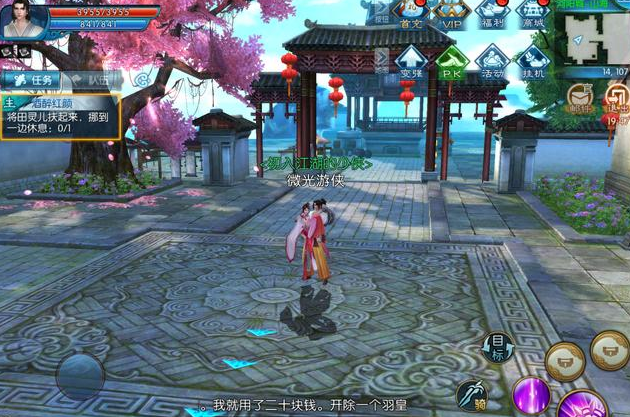Use the purple burst attack skill
The height and width of the screenshot is (417, 630).
pyautogui.click(x=582, y=405)
